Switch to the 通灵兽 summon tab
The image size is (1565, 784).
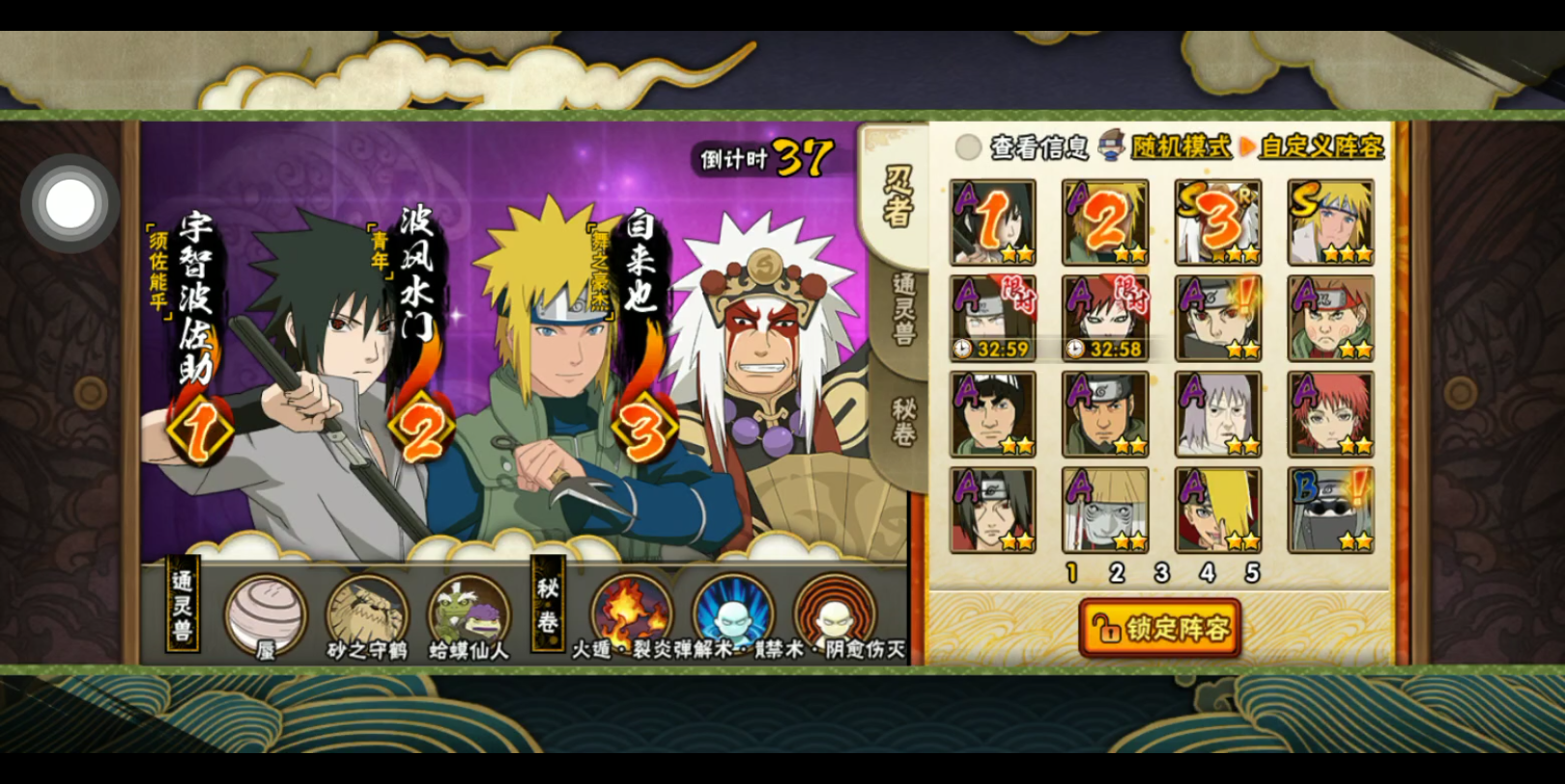903,310
